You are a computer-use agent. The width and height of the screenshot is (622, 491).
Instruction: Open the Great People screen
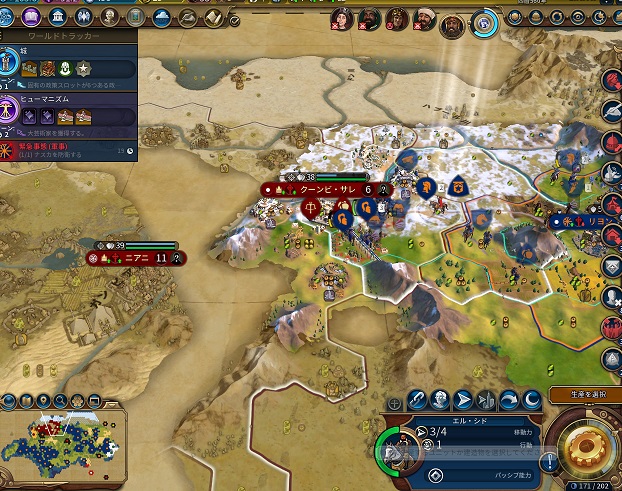click(x=107, y=17)
